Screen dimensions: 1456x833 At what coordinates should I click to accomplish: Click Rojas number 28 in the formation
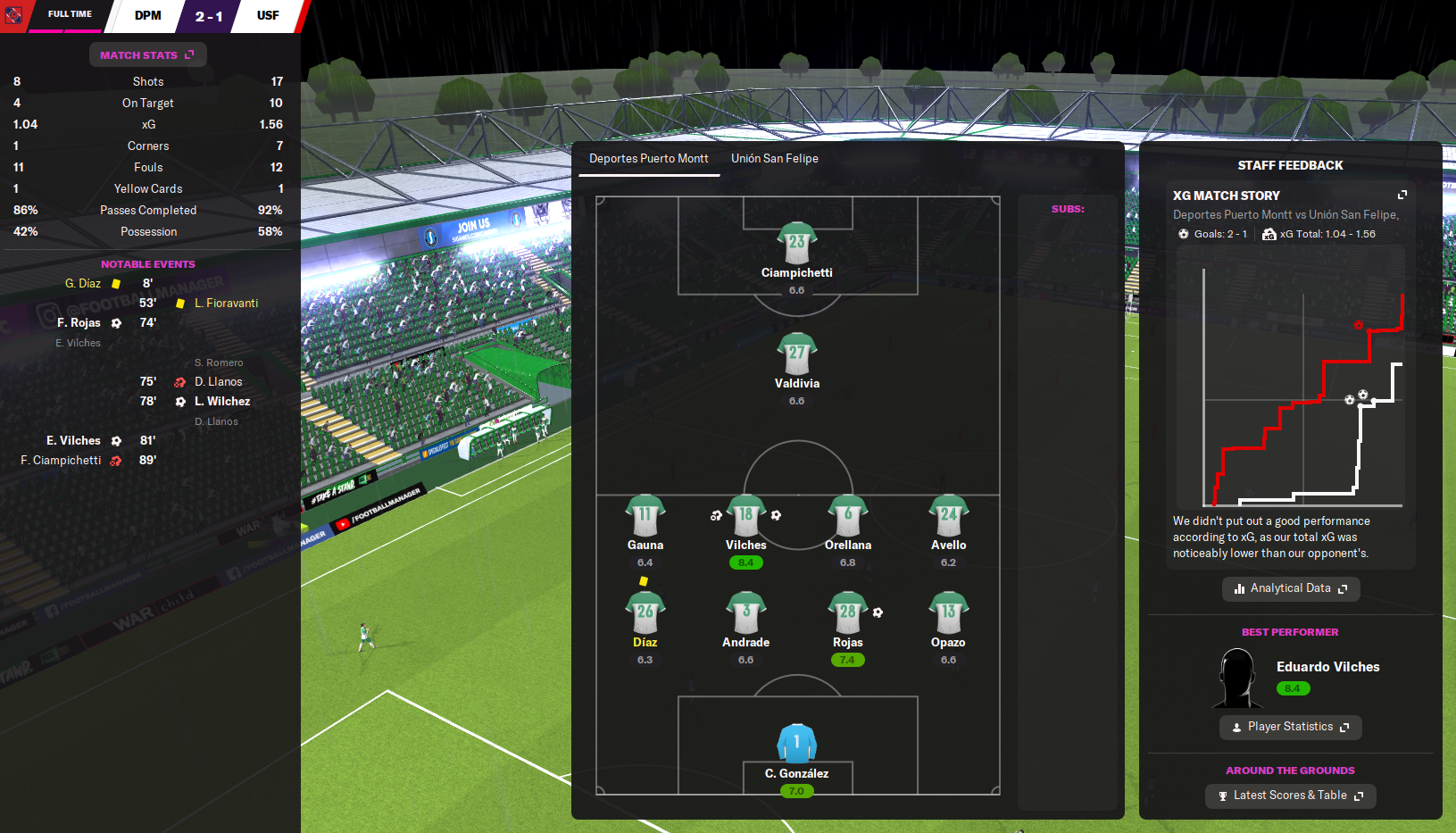click(847, 612)
